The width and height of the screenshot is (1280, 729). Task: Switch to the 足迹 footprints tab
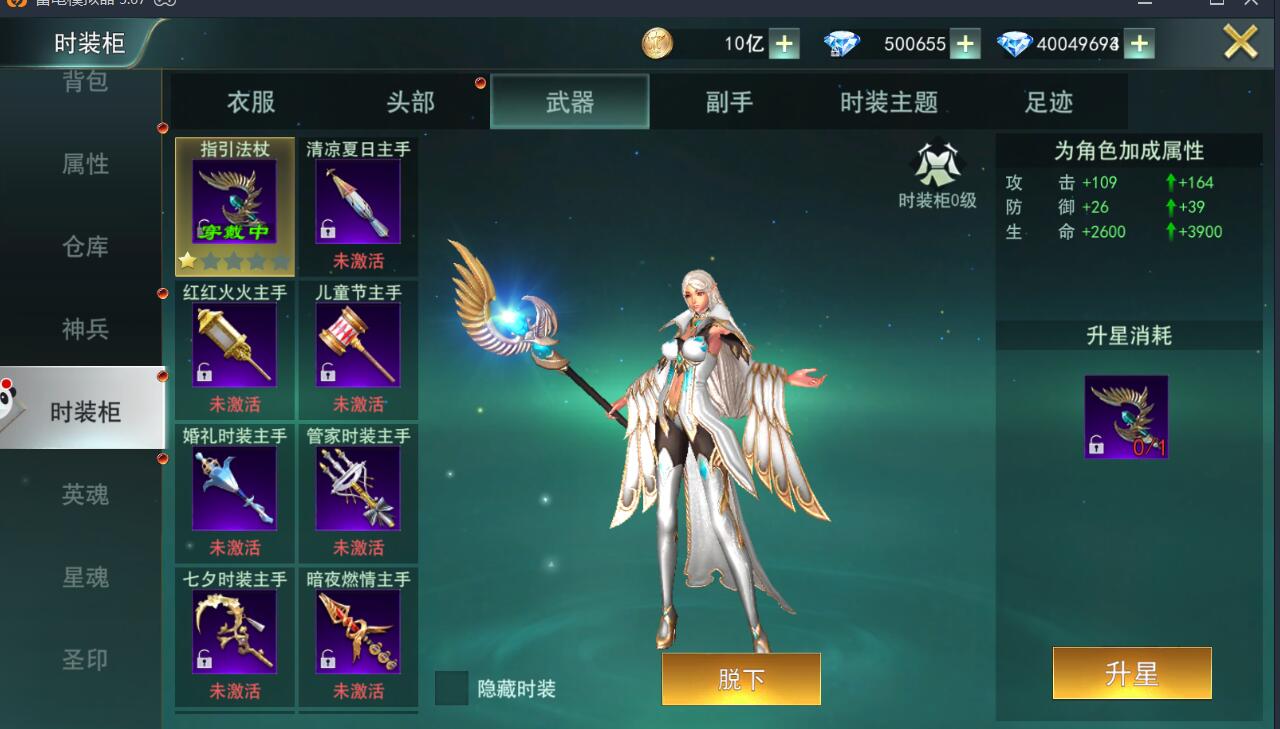[1048, 102]
